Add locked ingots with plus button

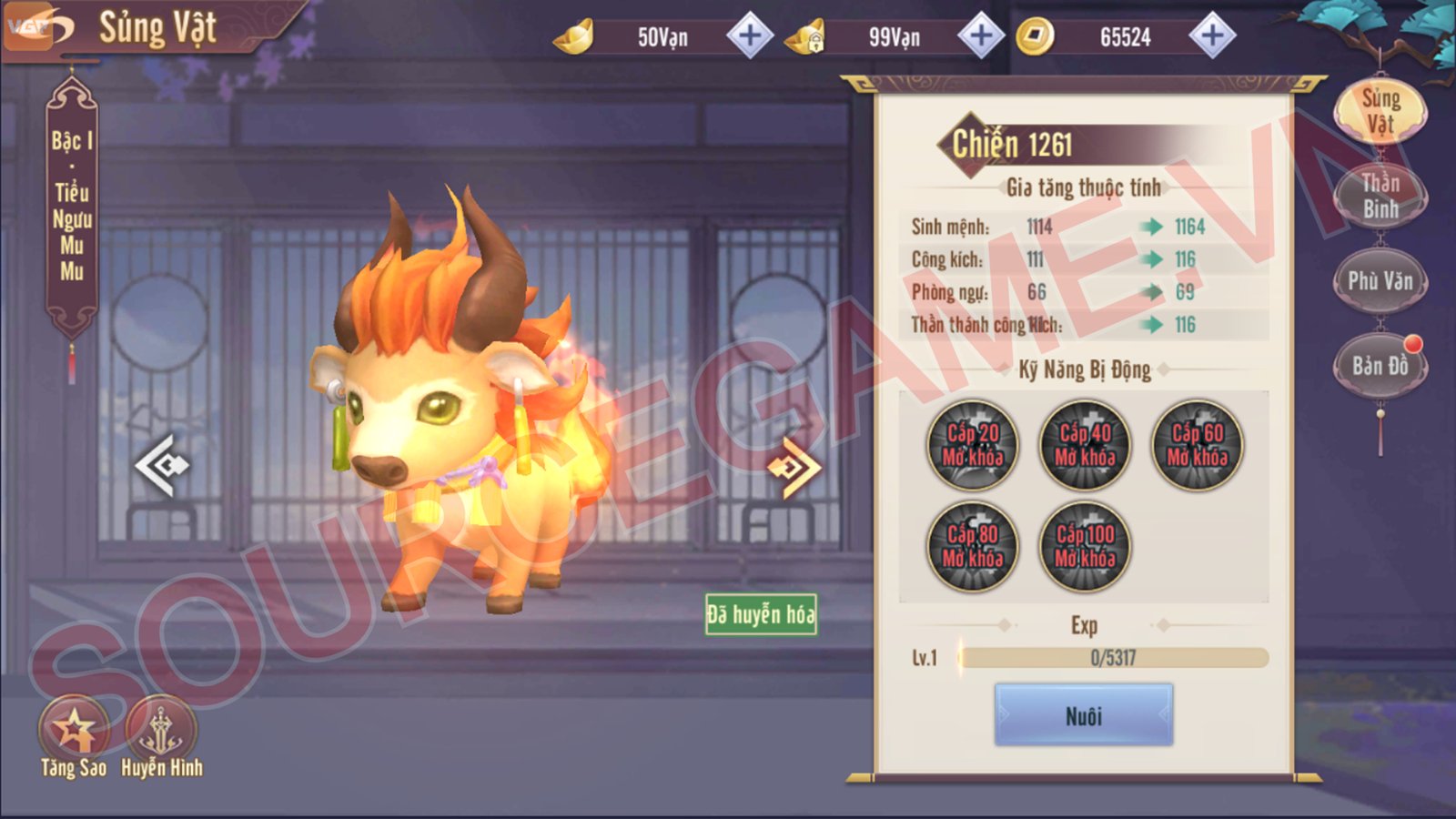coord(981,36)
